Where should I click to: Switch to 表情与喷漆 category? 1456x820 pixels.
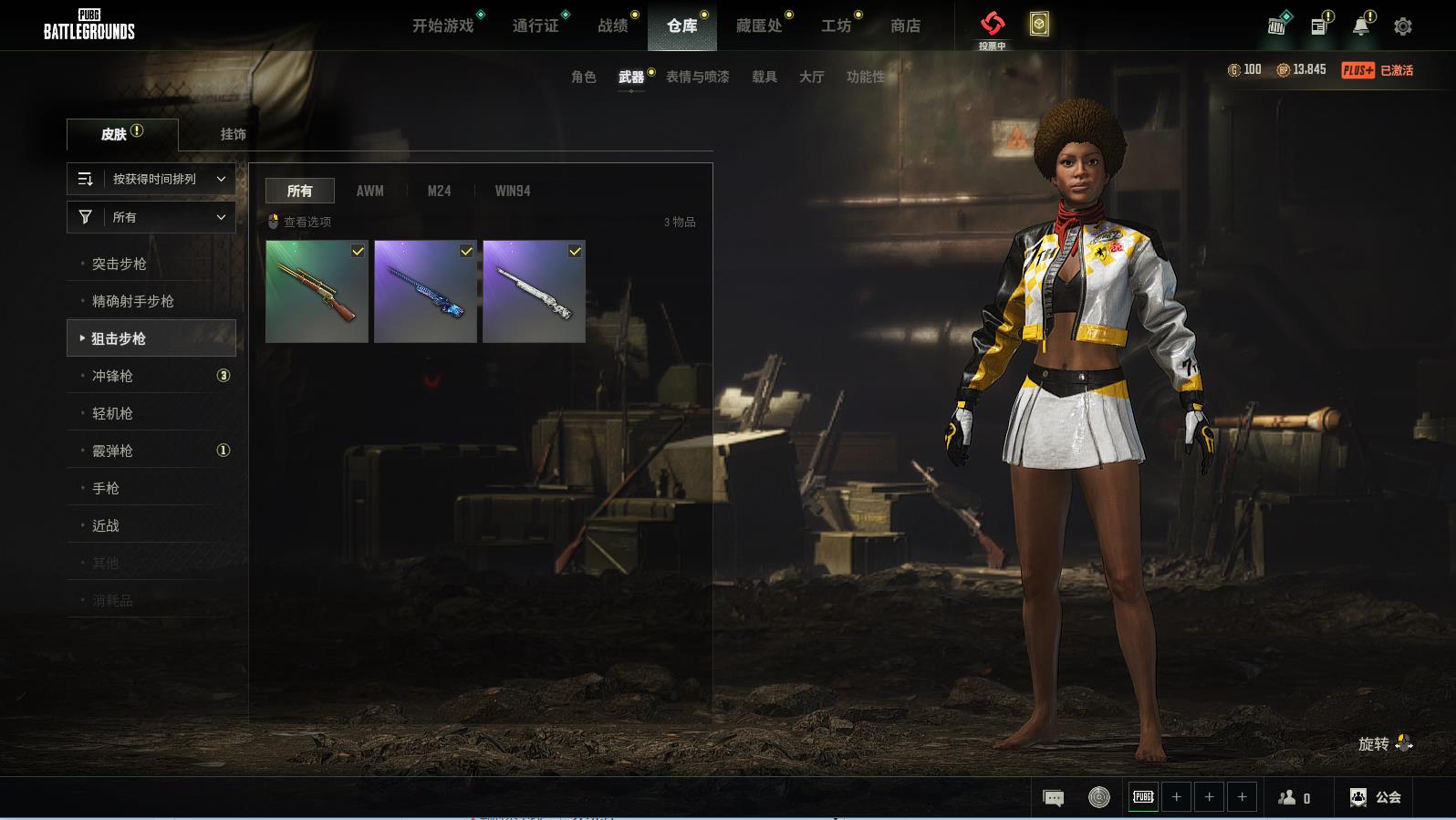click(697, 78)
